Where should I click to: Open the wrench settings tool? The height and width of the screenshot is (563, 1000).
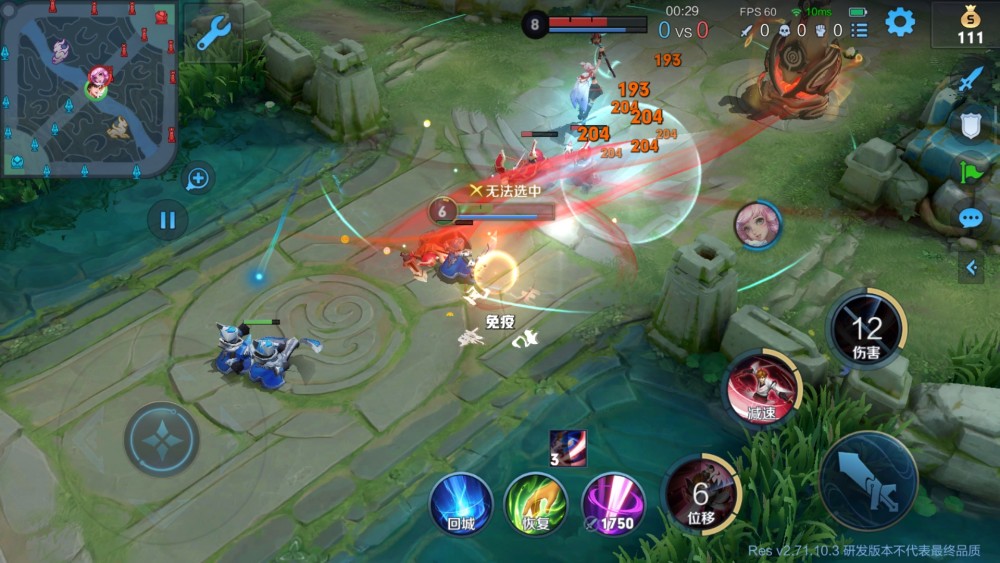213,34
